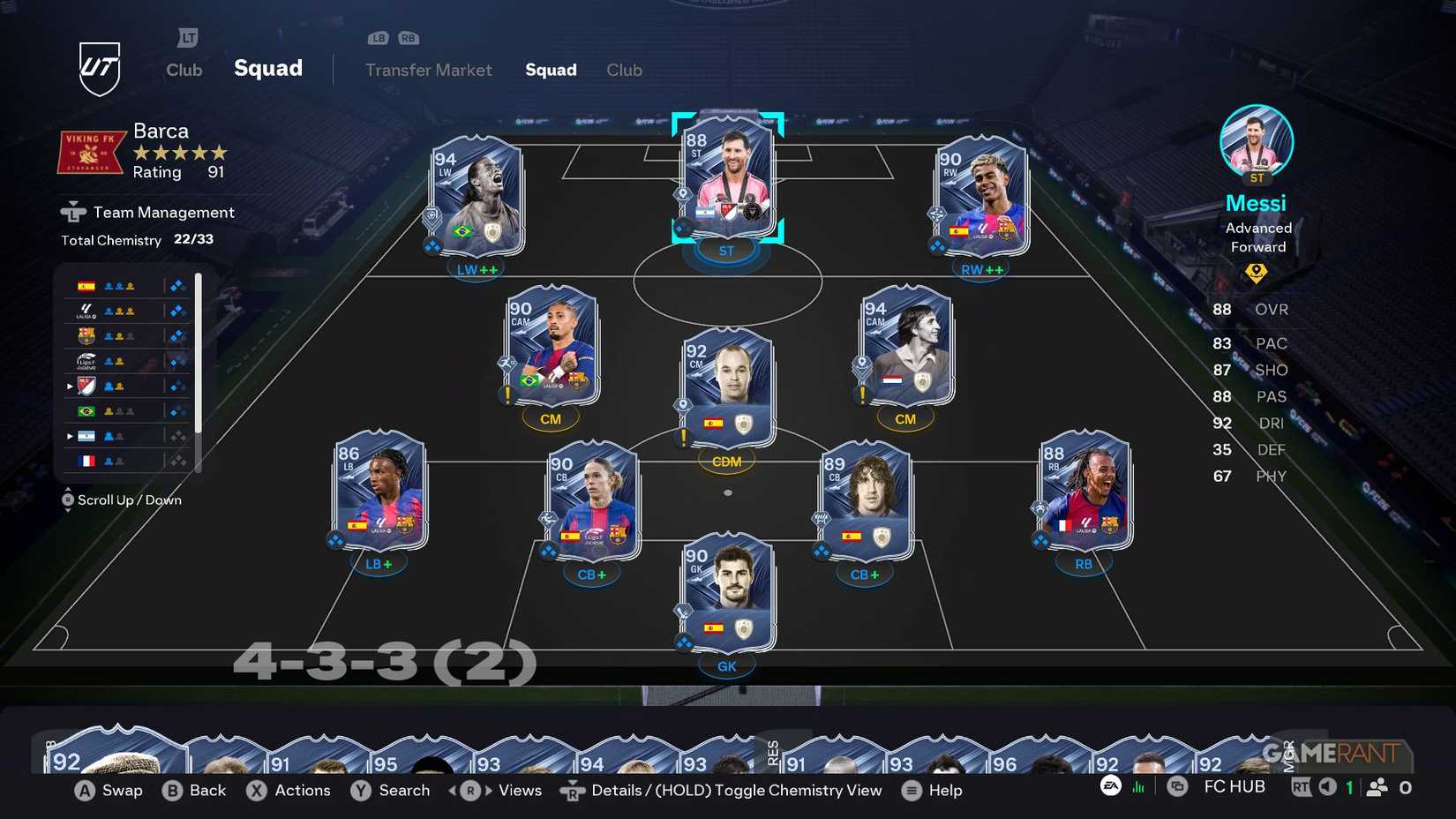The image size is (1456, 819).
Task: Open Help from the bottom bar
Action: (933, 790)
